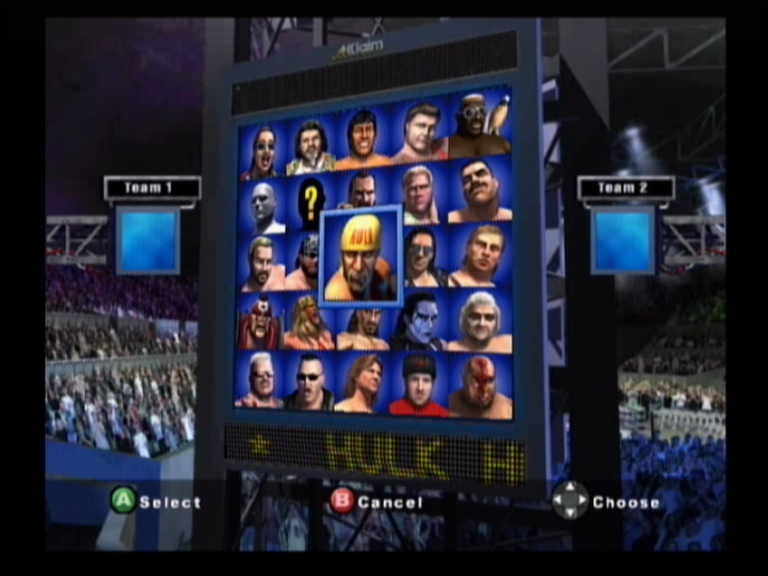Select the Team 2 empty blue slot
Viewport: 768px width, 576px height.
pos(622,240)
